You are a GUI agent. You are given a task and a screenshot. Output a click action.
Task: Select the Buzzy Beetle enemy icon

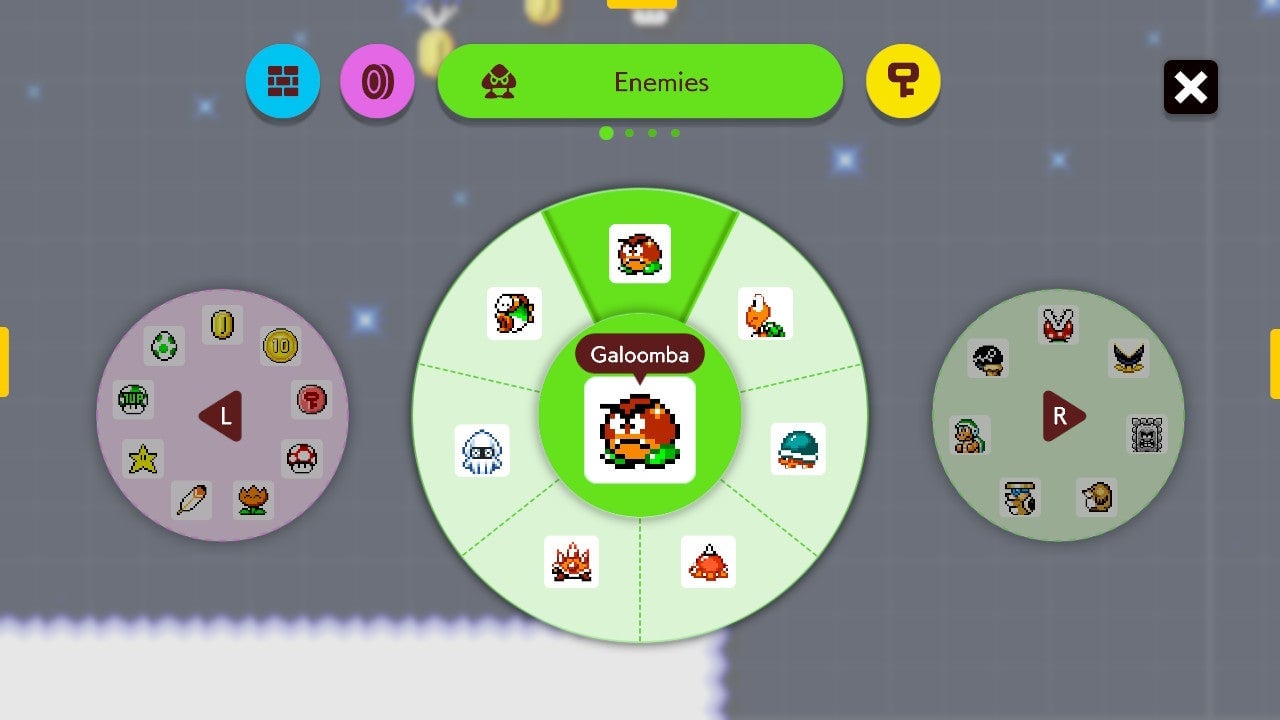pos(797,450)
